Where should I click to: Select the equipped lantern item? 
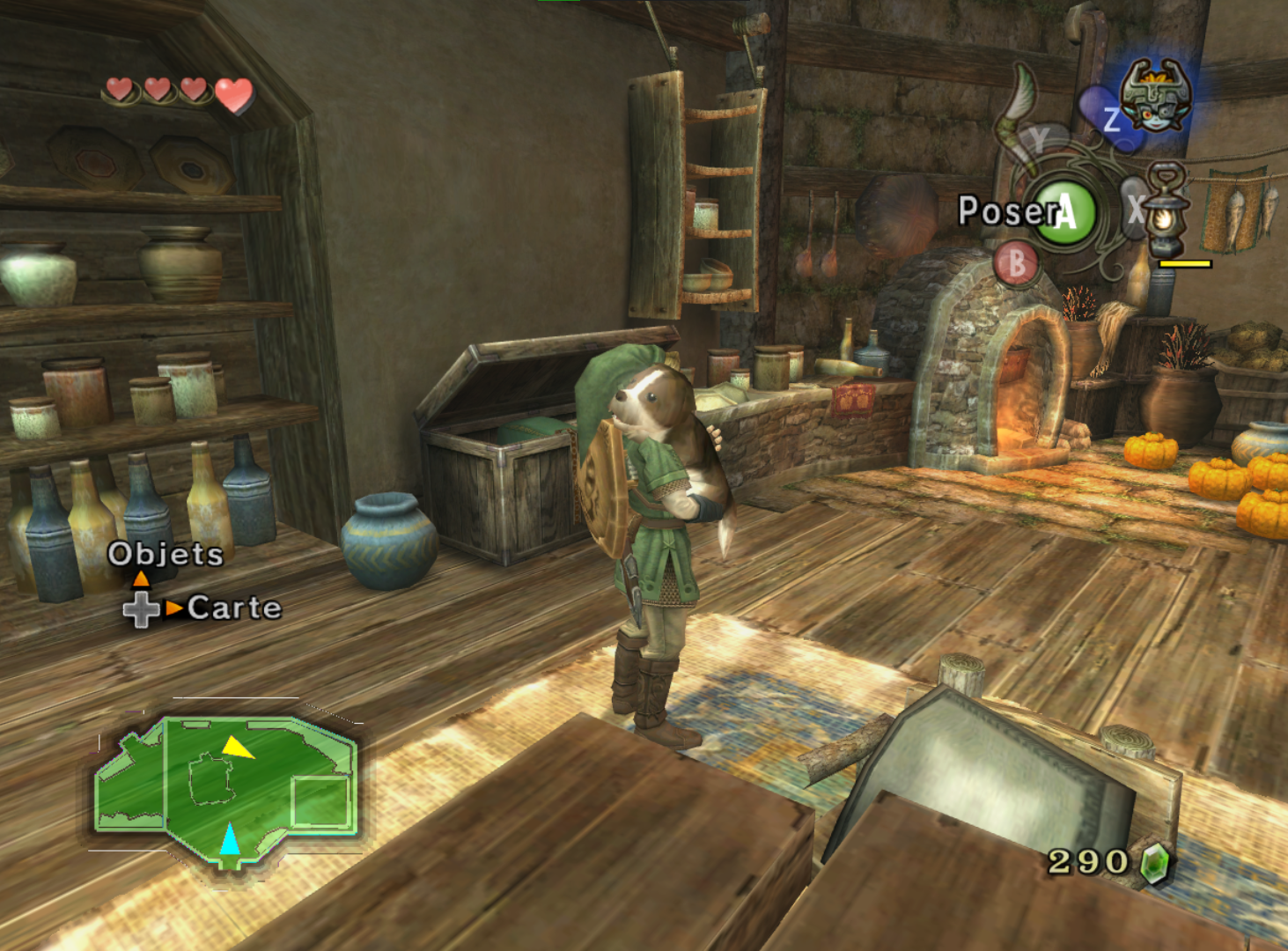tap(1165, 212)
